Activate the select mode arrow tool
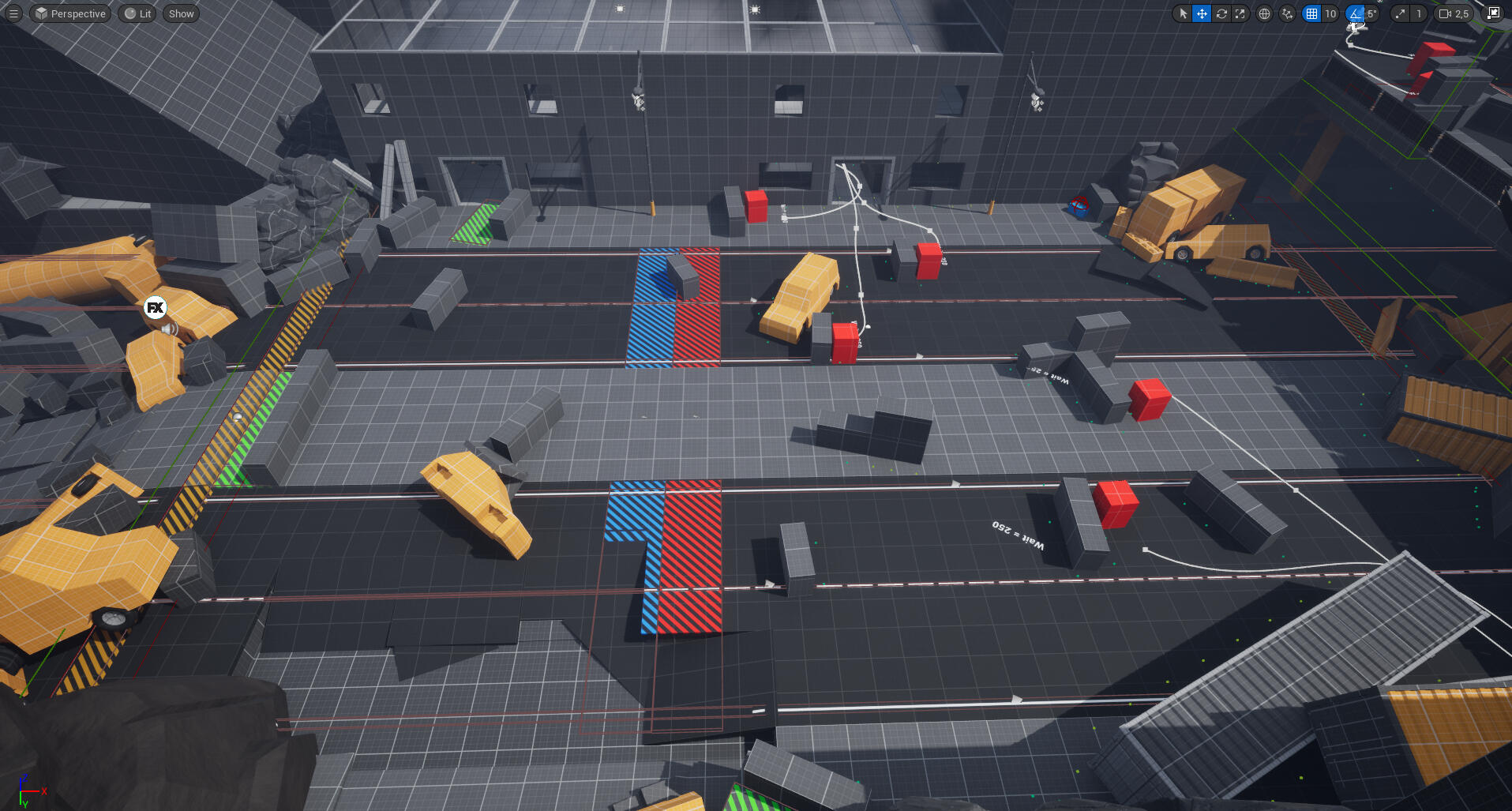Image resolution: width=1512 pixels, height=811 pixels. click(x=1183, y=13)
